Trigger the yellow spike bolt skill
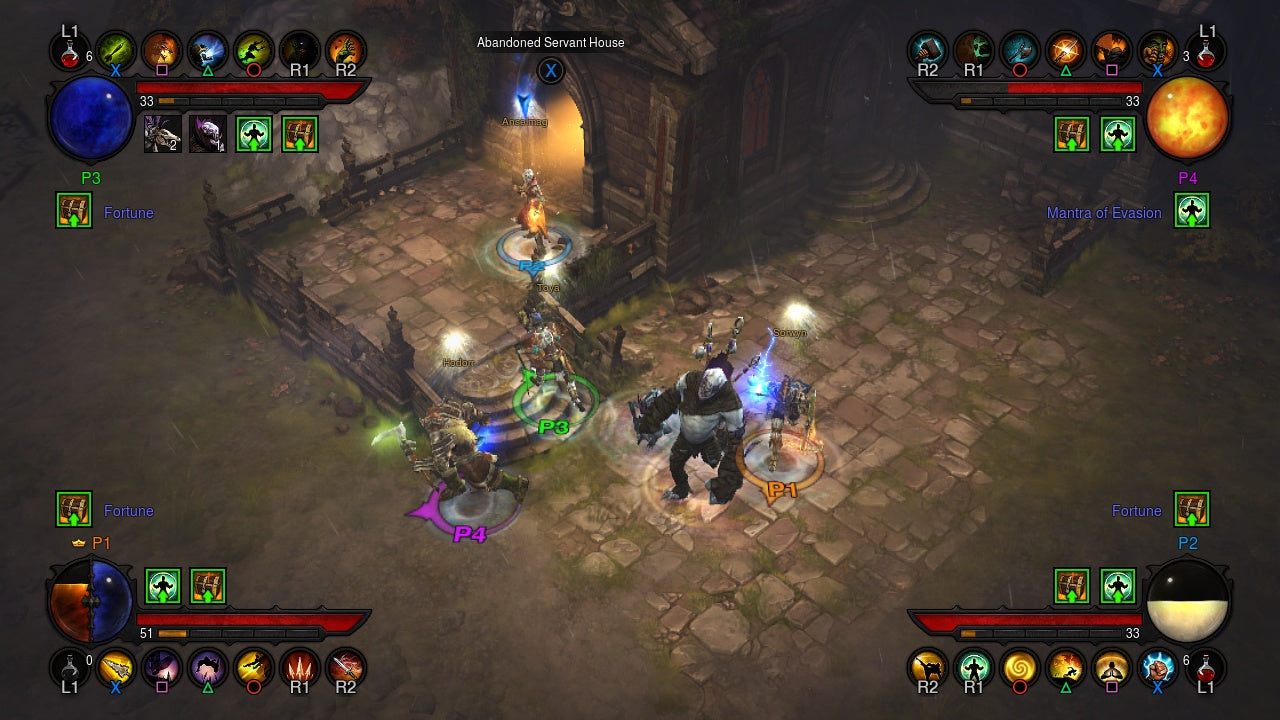The width and height of the screenshot is (1280, 720). tap(116, 667)
